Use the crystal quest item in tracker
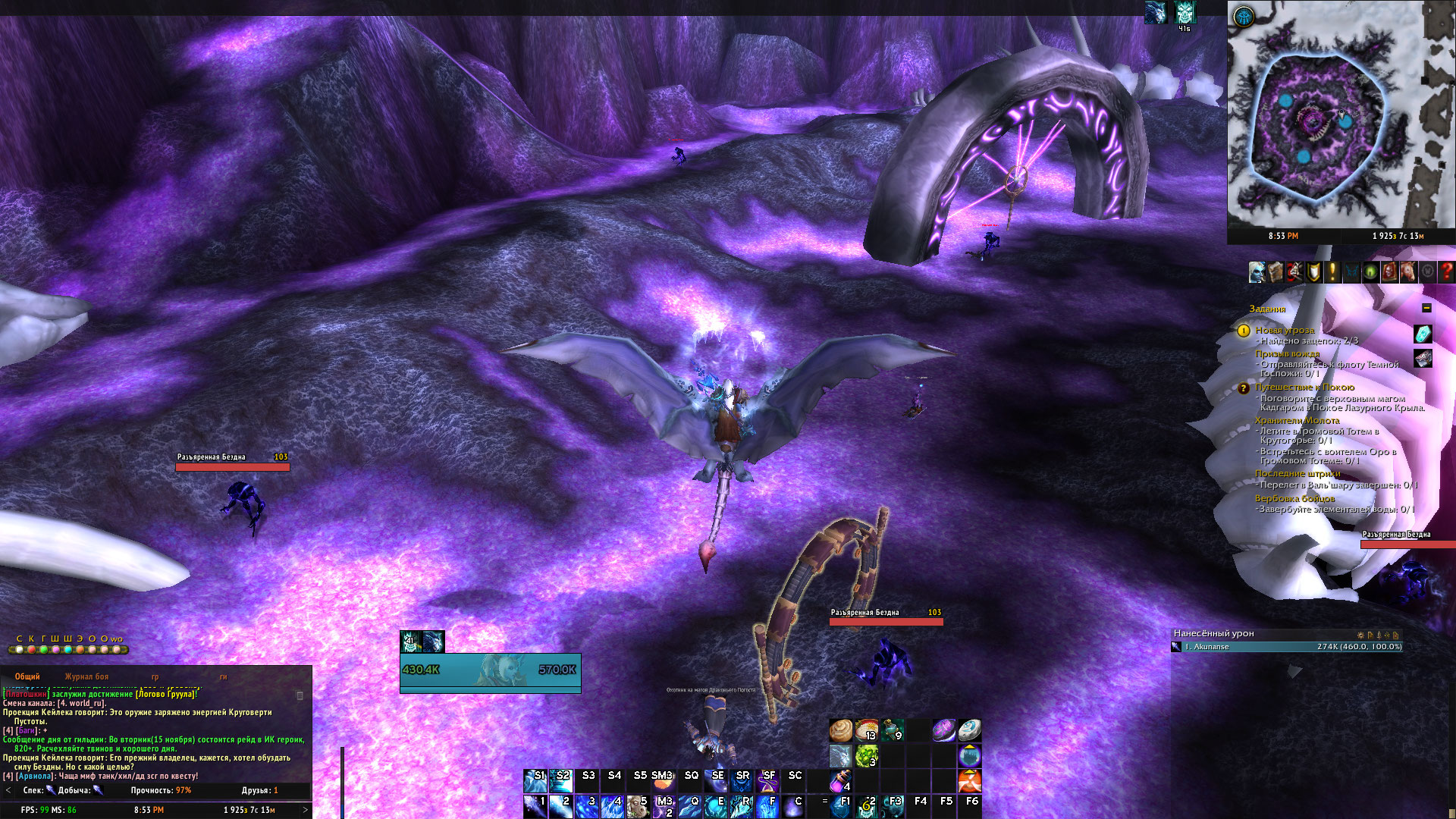Image resolution: width=1456 pixels, height=819 pixels. pos(1423,334)
